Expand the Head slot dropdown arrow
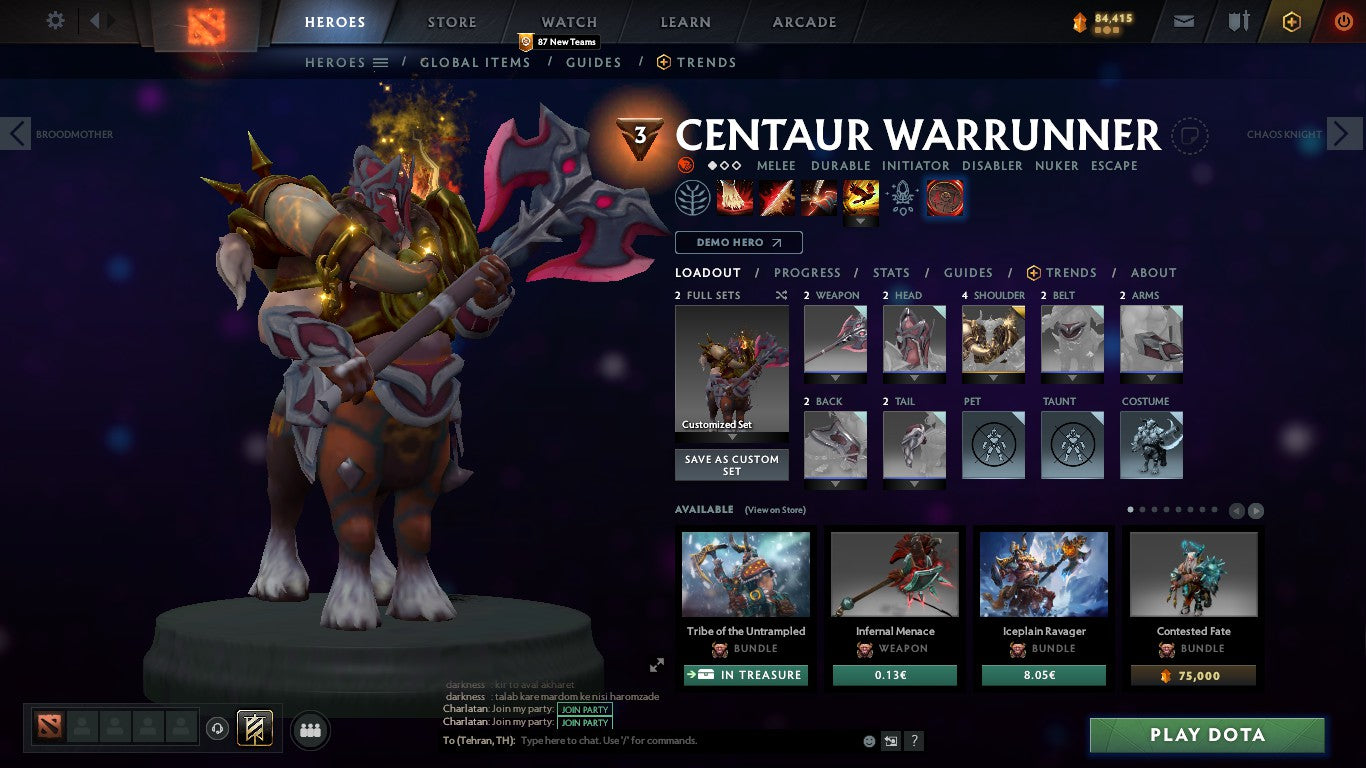The height and width of the screenshot is (768, 1366). coord(914,377)
